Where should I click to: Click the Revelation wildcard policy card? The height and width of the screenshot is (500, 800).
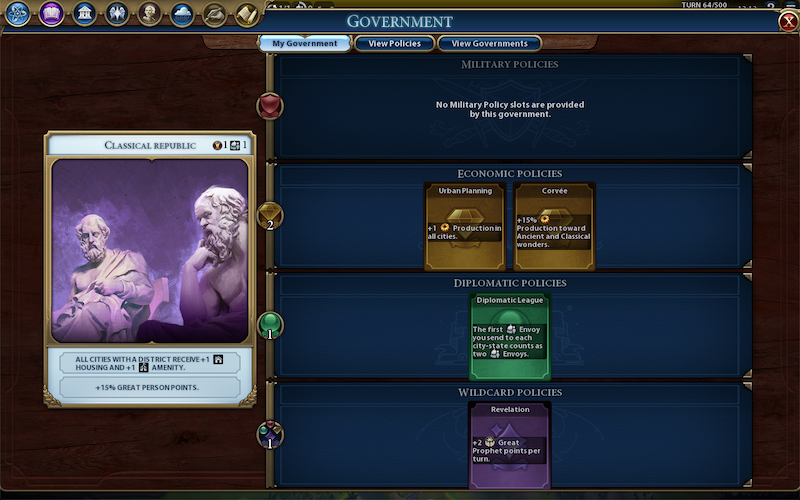(509, 445)
